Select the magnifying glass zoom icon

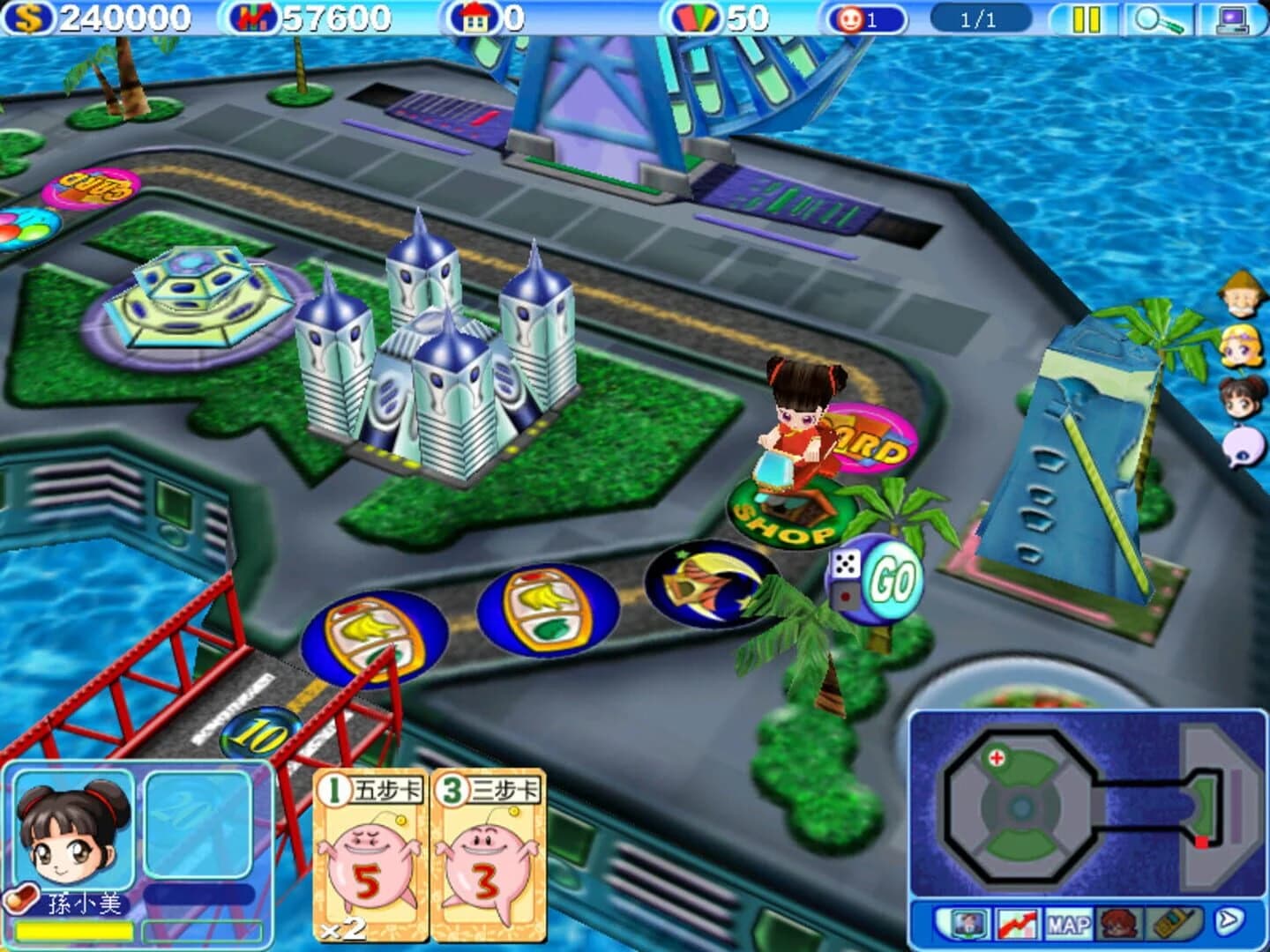tap(1158, 19)
